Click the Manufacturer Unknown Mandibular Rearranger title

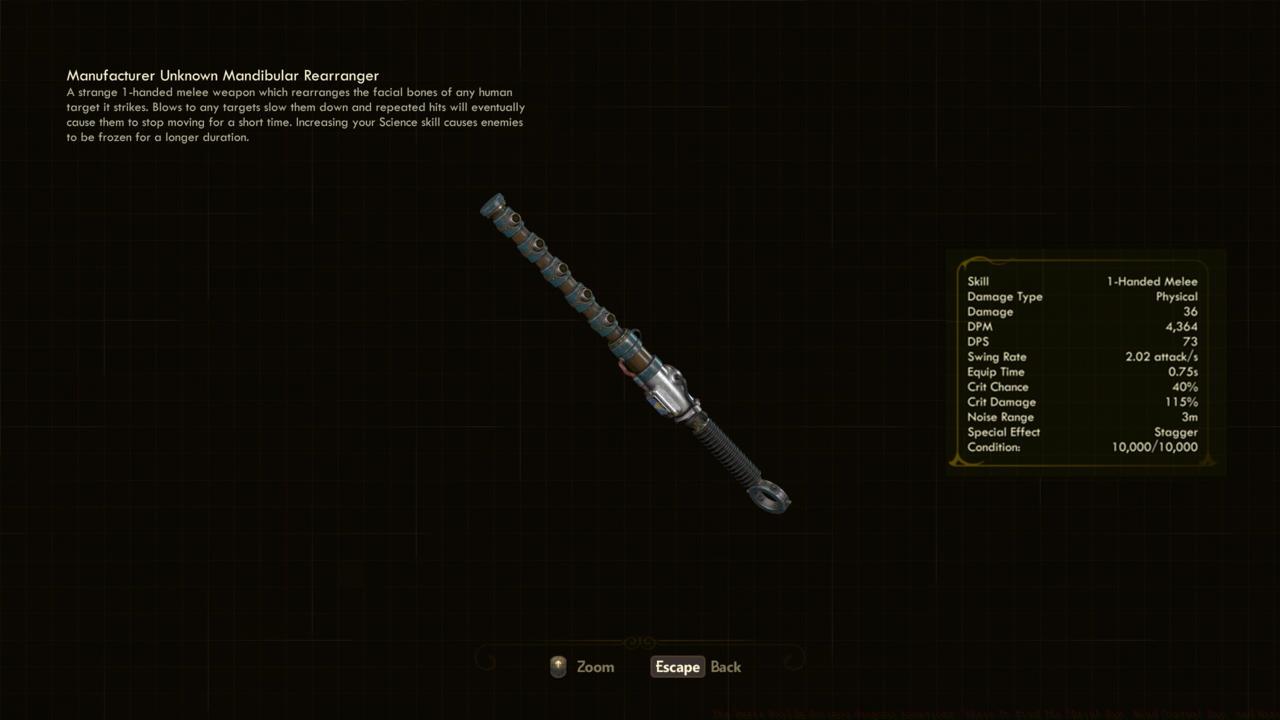click(222, 75)
